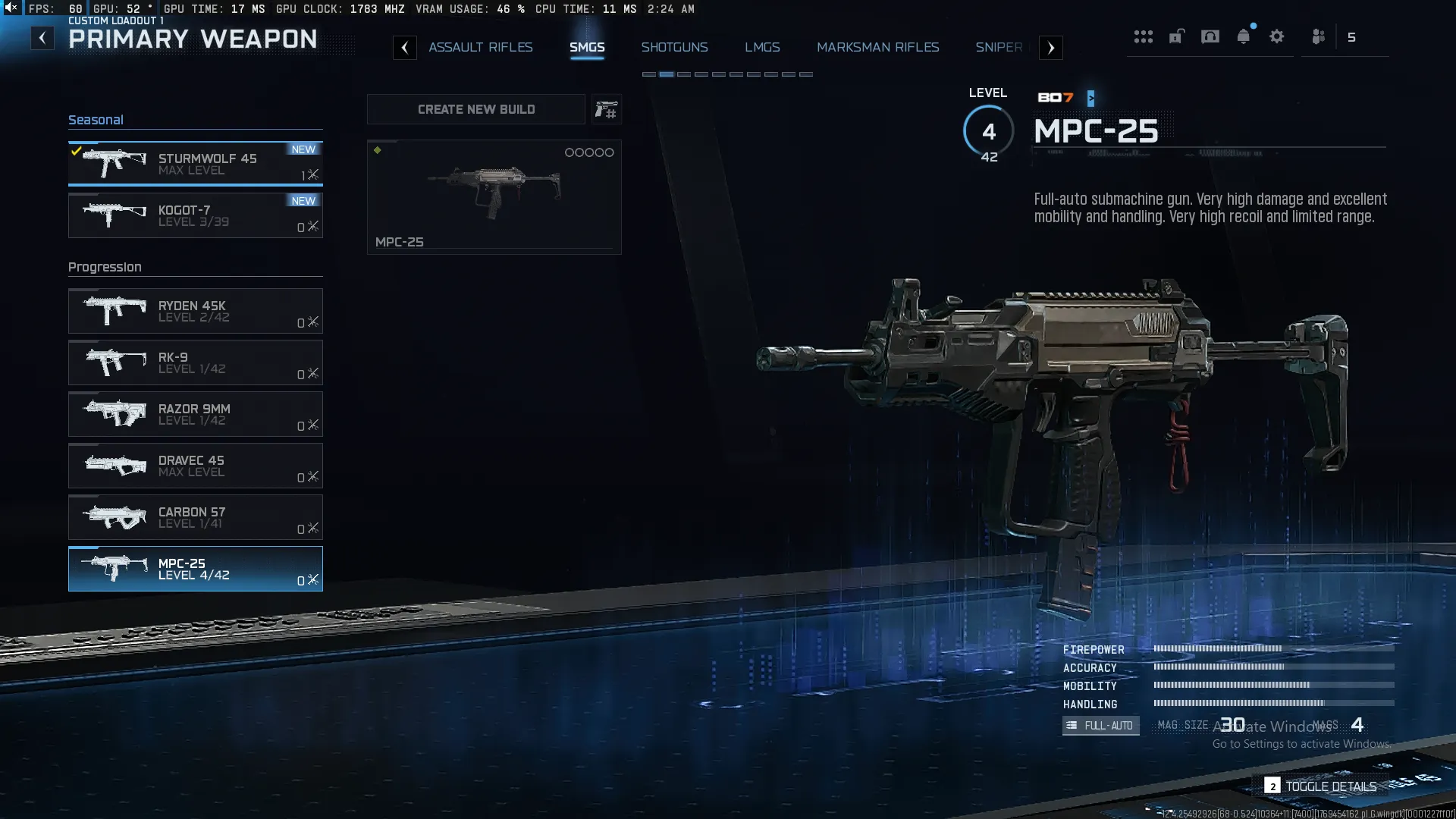The height and width of the screenshot is (819, 1456).
Task: Click the left arrow before Assault Rifles
Action: [406, 47]
